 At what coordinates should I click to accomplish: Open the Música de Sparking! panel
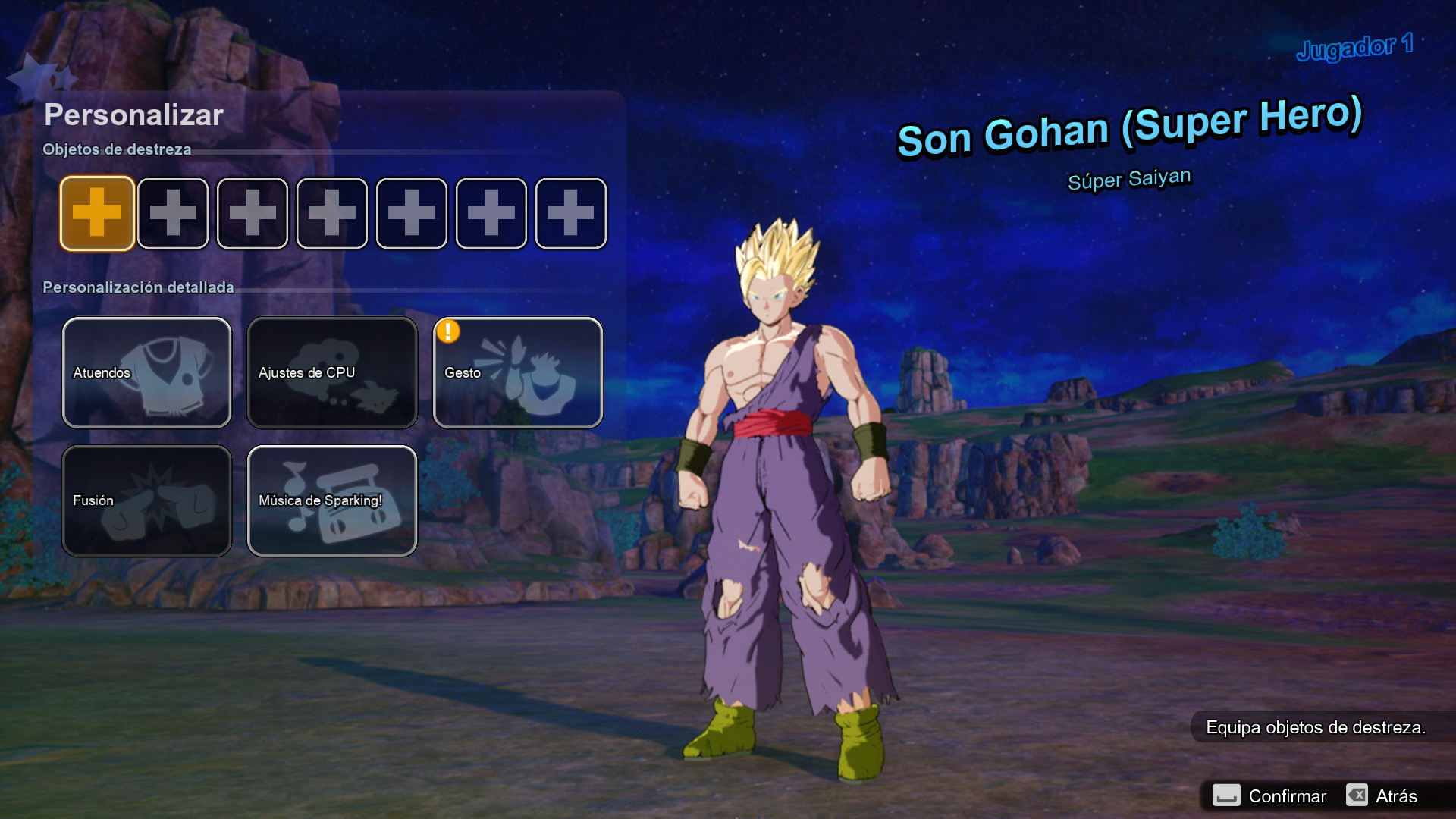click(332, 500)
